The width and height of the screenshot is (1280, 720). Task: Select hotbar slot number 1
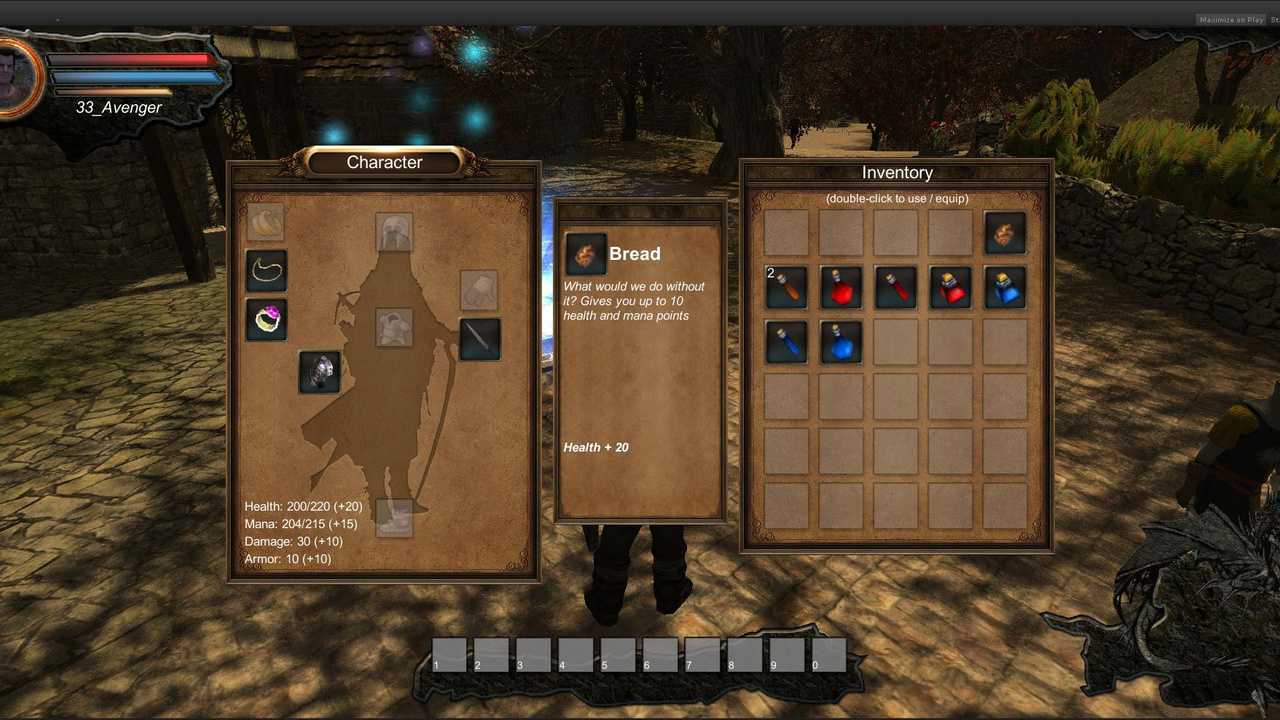point(450,655)
